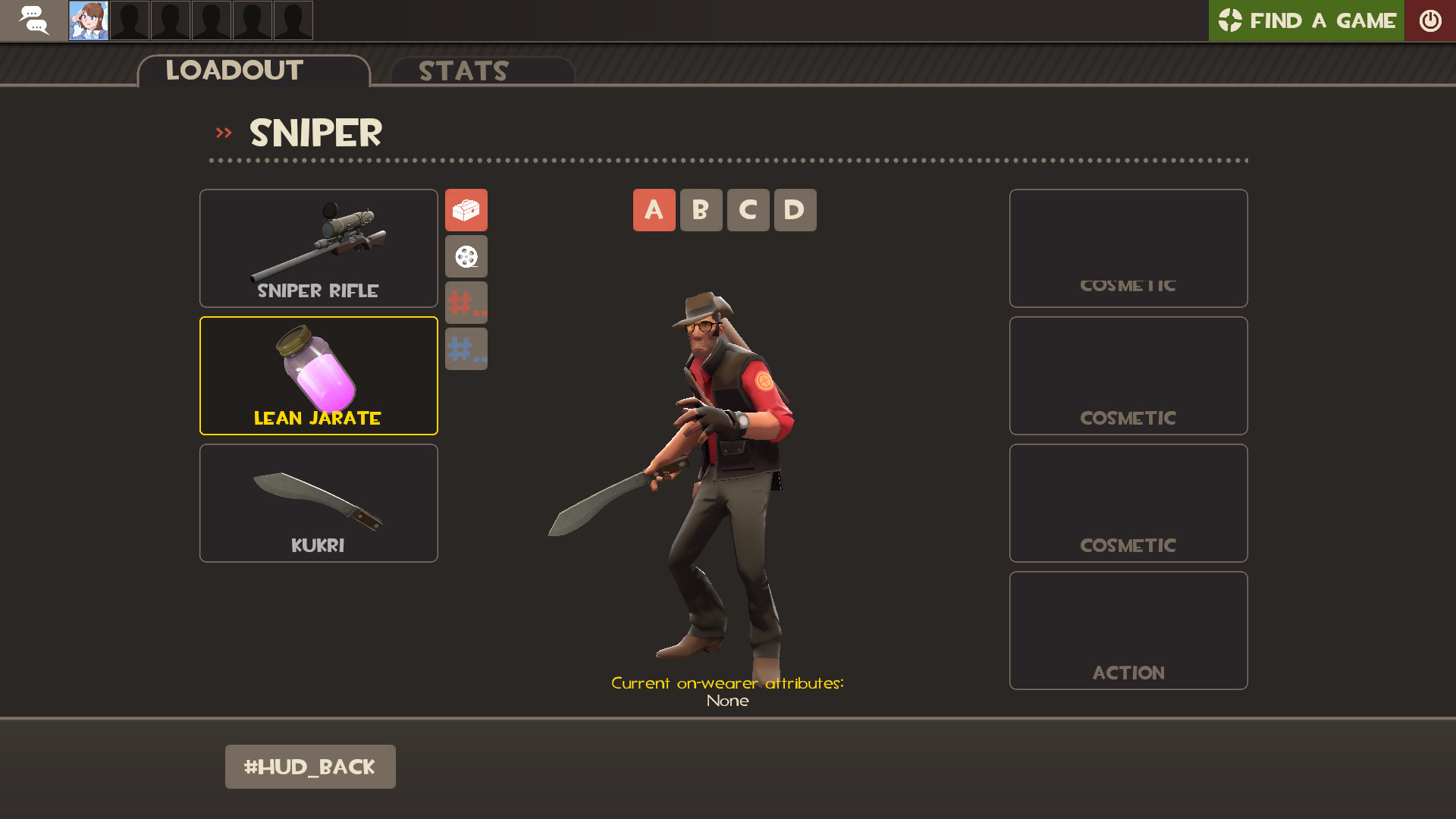Click the chat bubble icon top-left
The image size is (1456, 819).
coord(33,20)
